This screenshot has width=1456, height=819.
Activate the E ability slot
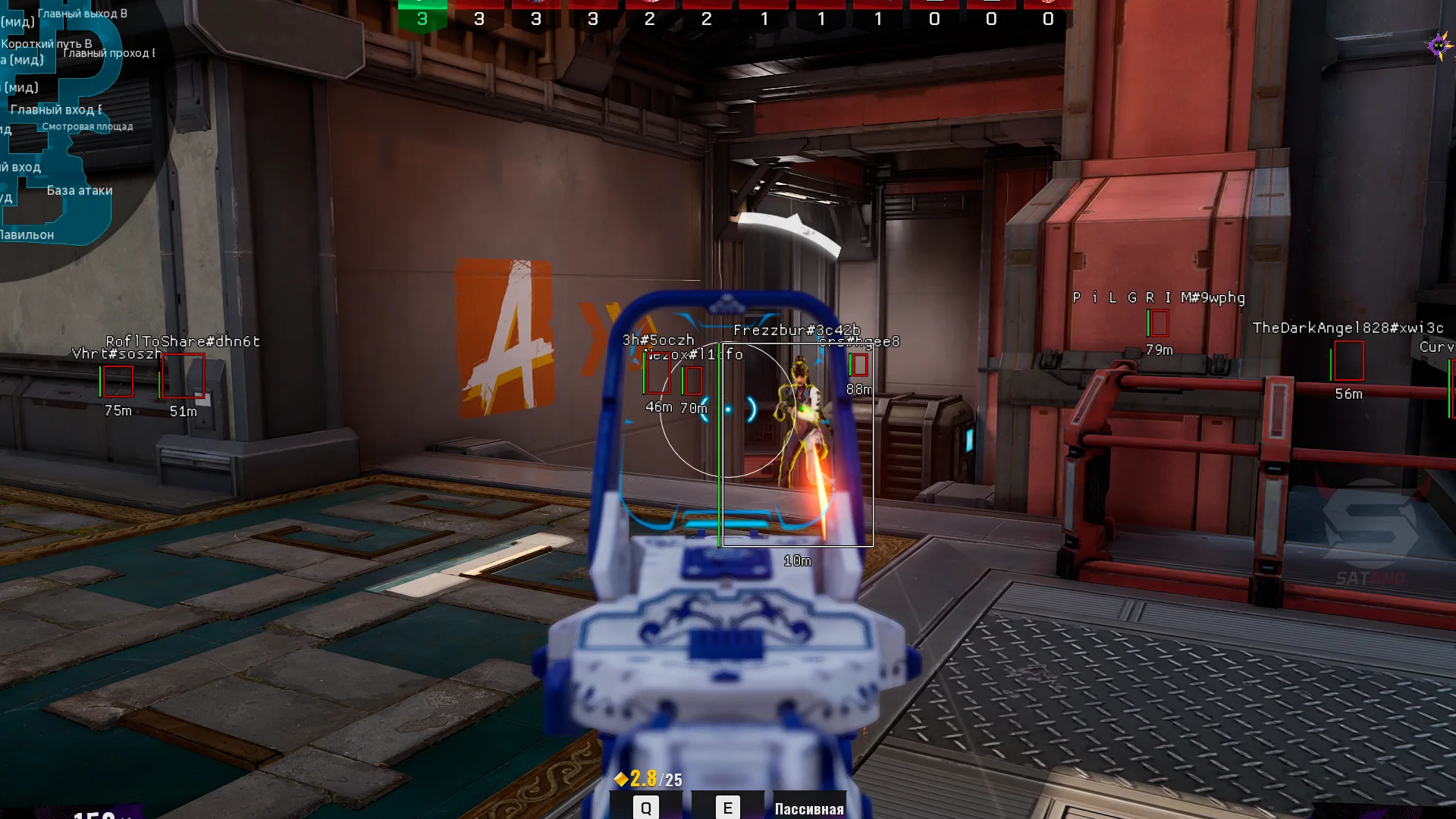click(x=727, y=807)
